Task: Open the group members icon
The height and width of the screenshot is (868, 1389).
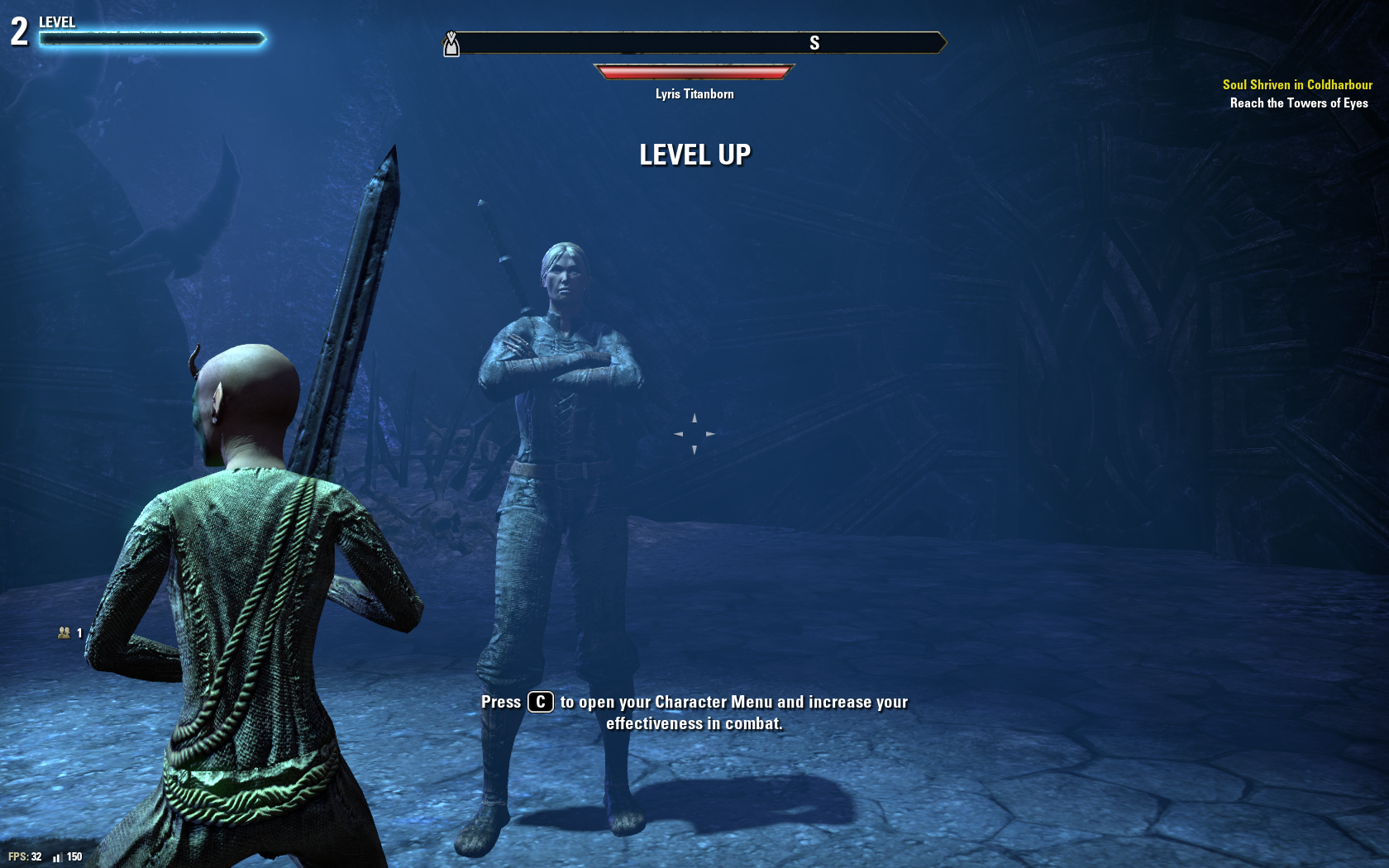Action: pos(64,633)
